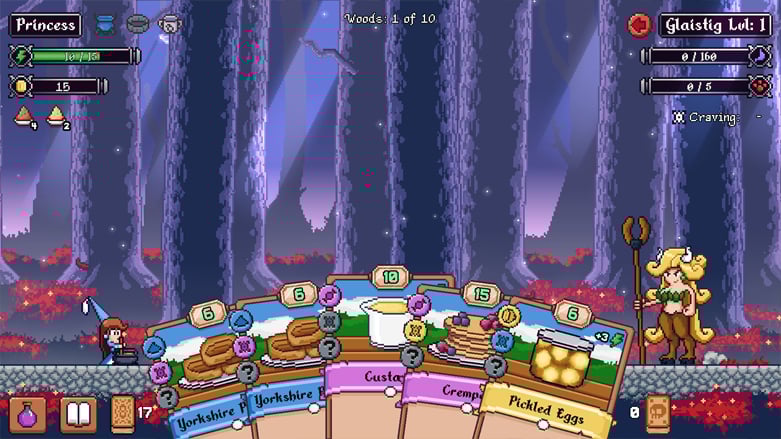This screenshot has width=781, height=439.
Task: Inspect the blue cooking pot equipment icon
Action: tap(105, 24)
